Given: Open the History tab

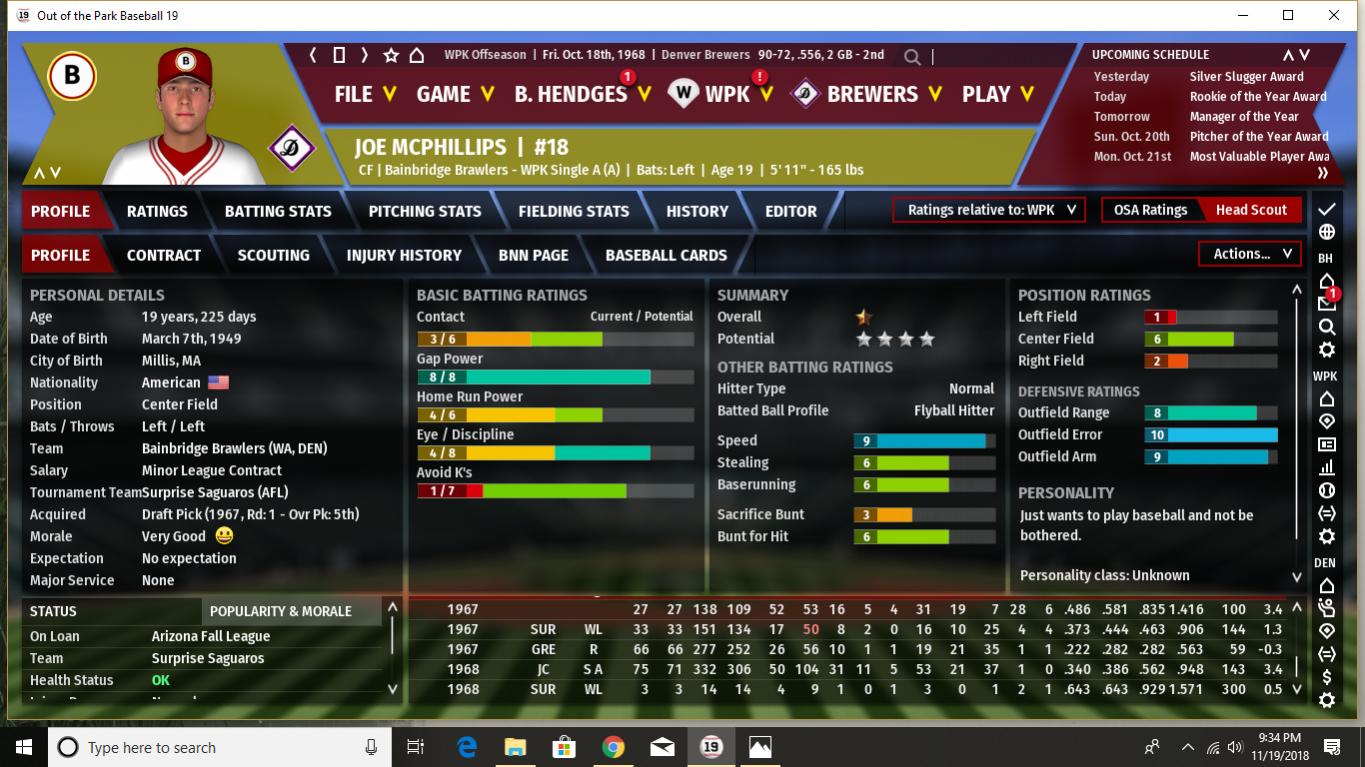Looking at the screenshot, I should pos(697,211).
